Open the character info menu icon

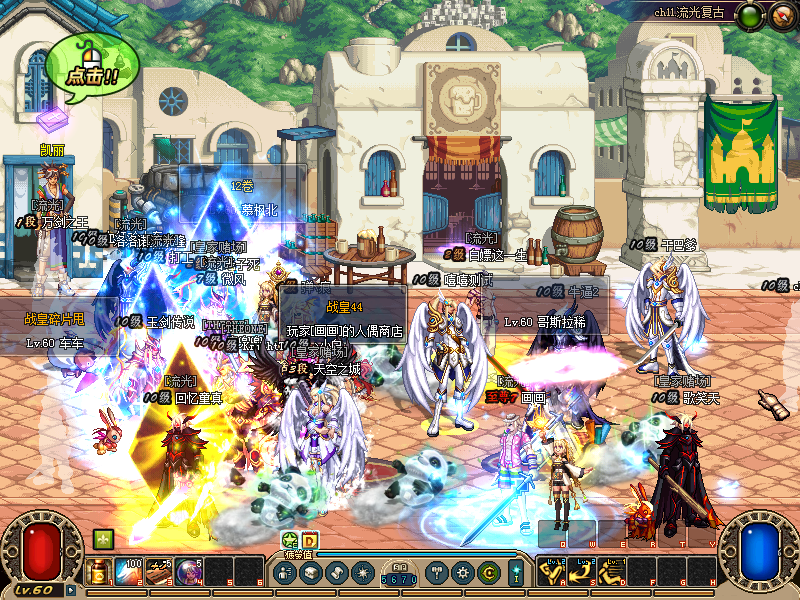coord(286,573)
